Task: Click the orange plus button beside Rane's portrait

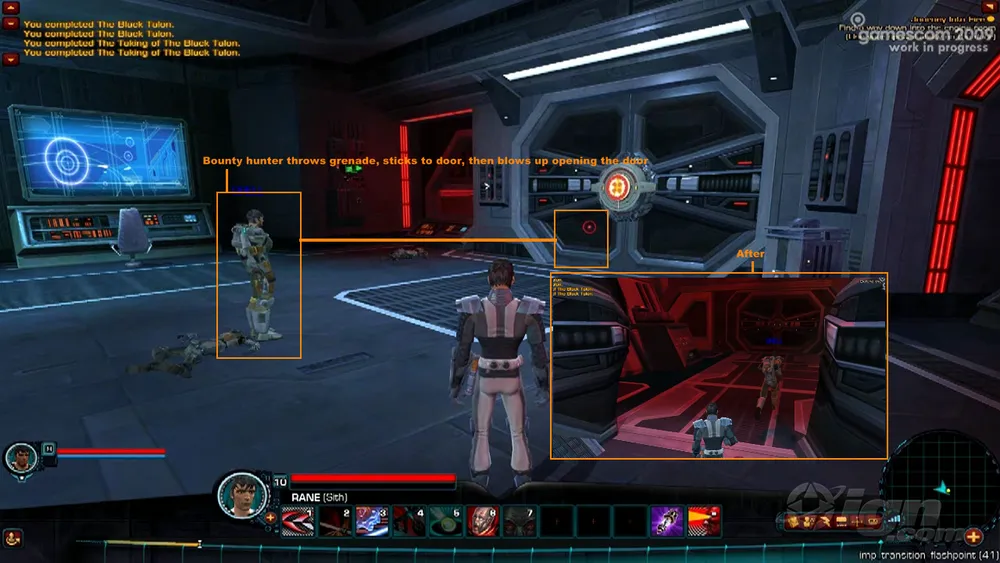Action: pyautogui.click(x=270, y=518)
